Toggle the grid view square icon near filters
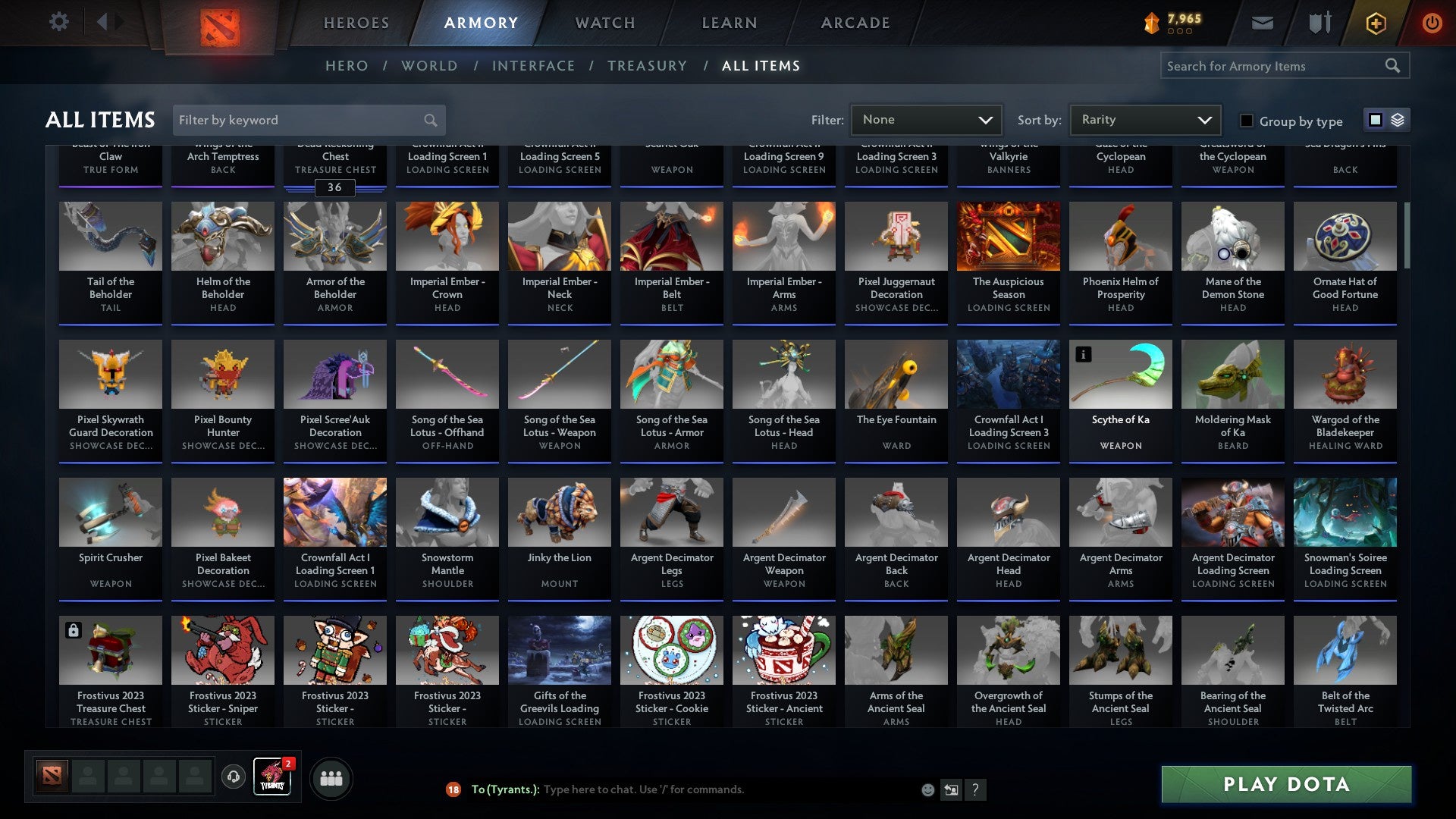This screenshot has height=819, width=1456. (x=1375, y=120)
